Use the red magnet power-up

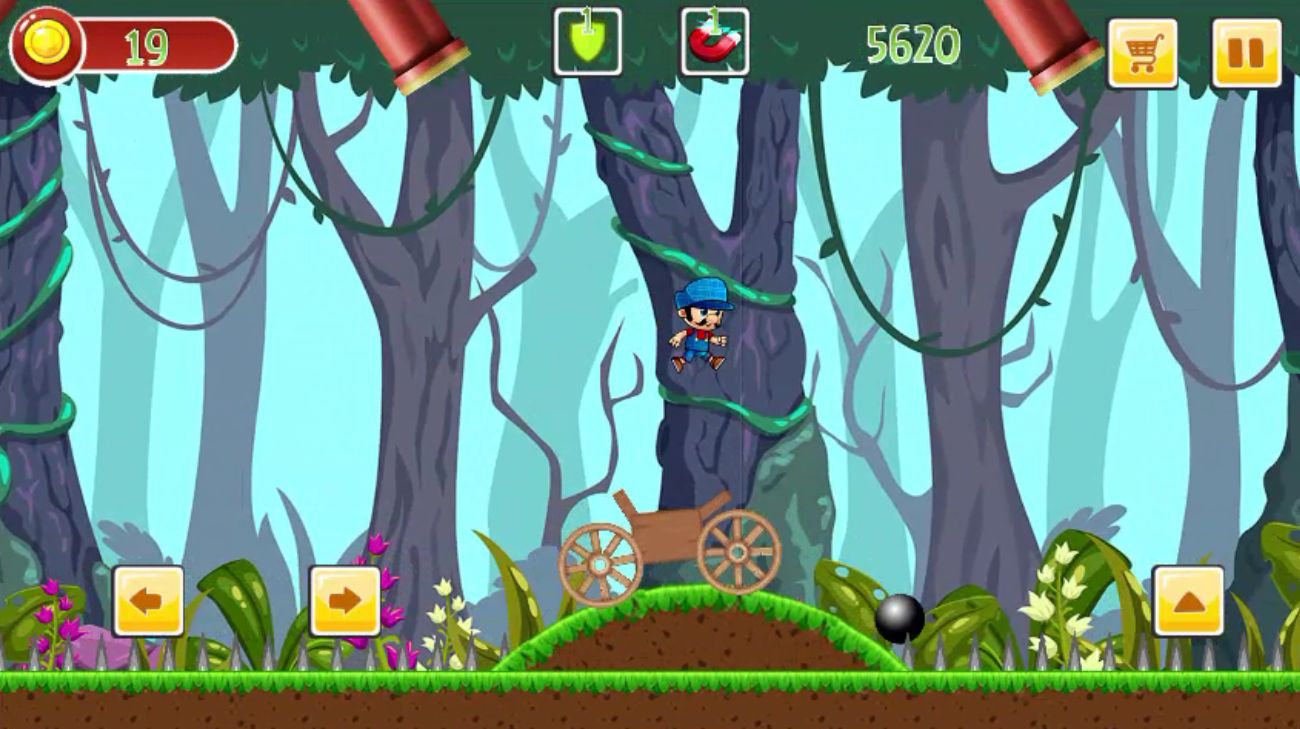[714, 42]
